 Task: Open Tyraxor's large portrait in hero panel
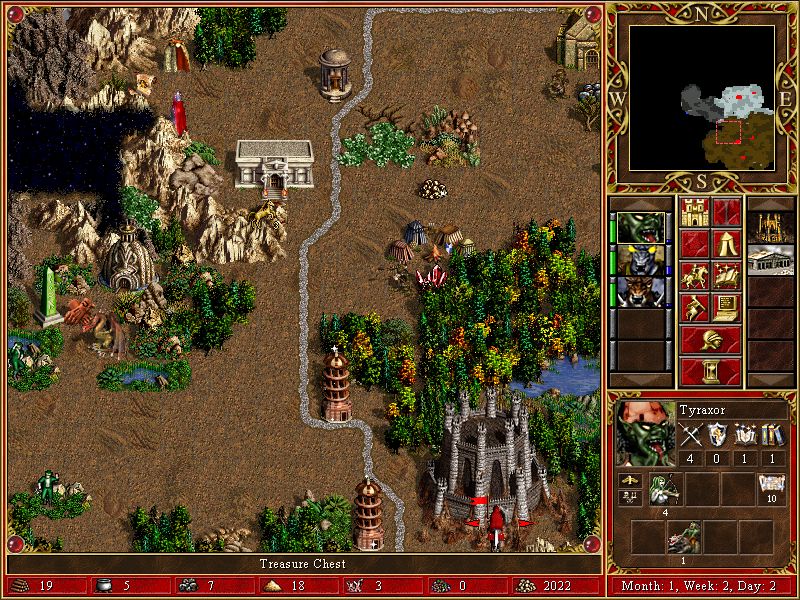click(x=643, y=432)
